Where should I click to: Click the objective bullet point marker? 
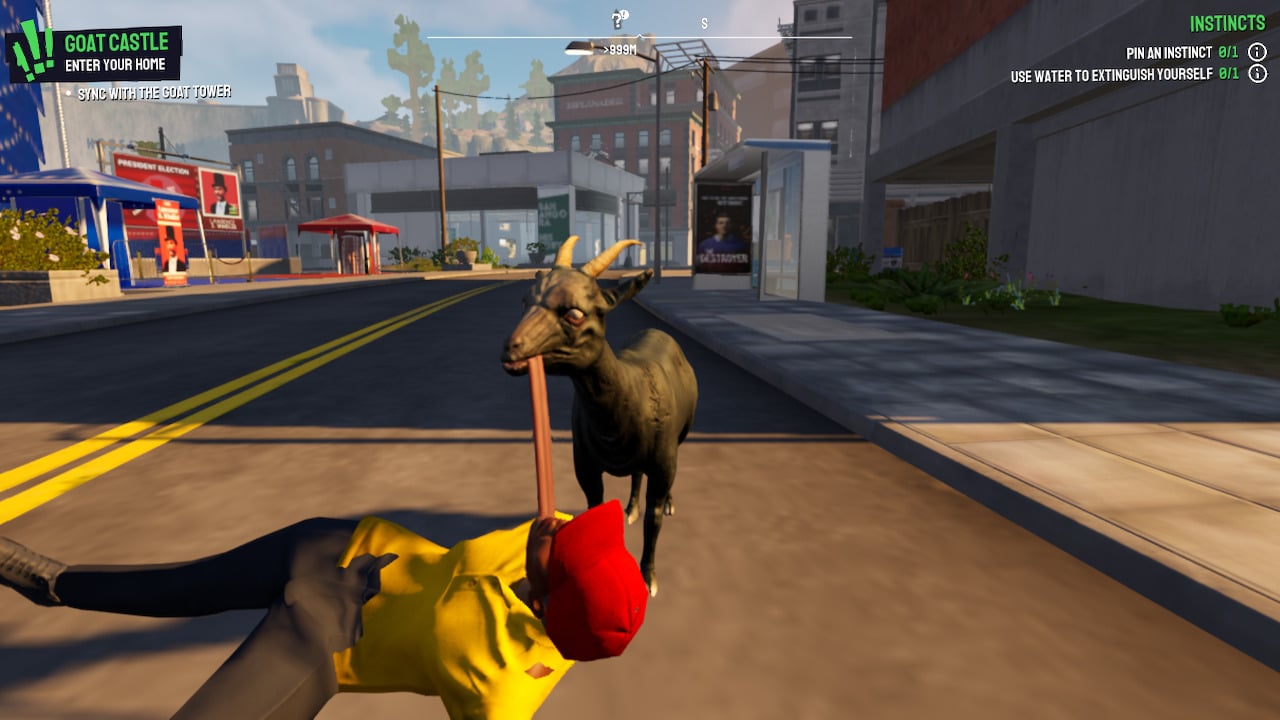pos(68,91)
